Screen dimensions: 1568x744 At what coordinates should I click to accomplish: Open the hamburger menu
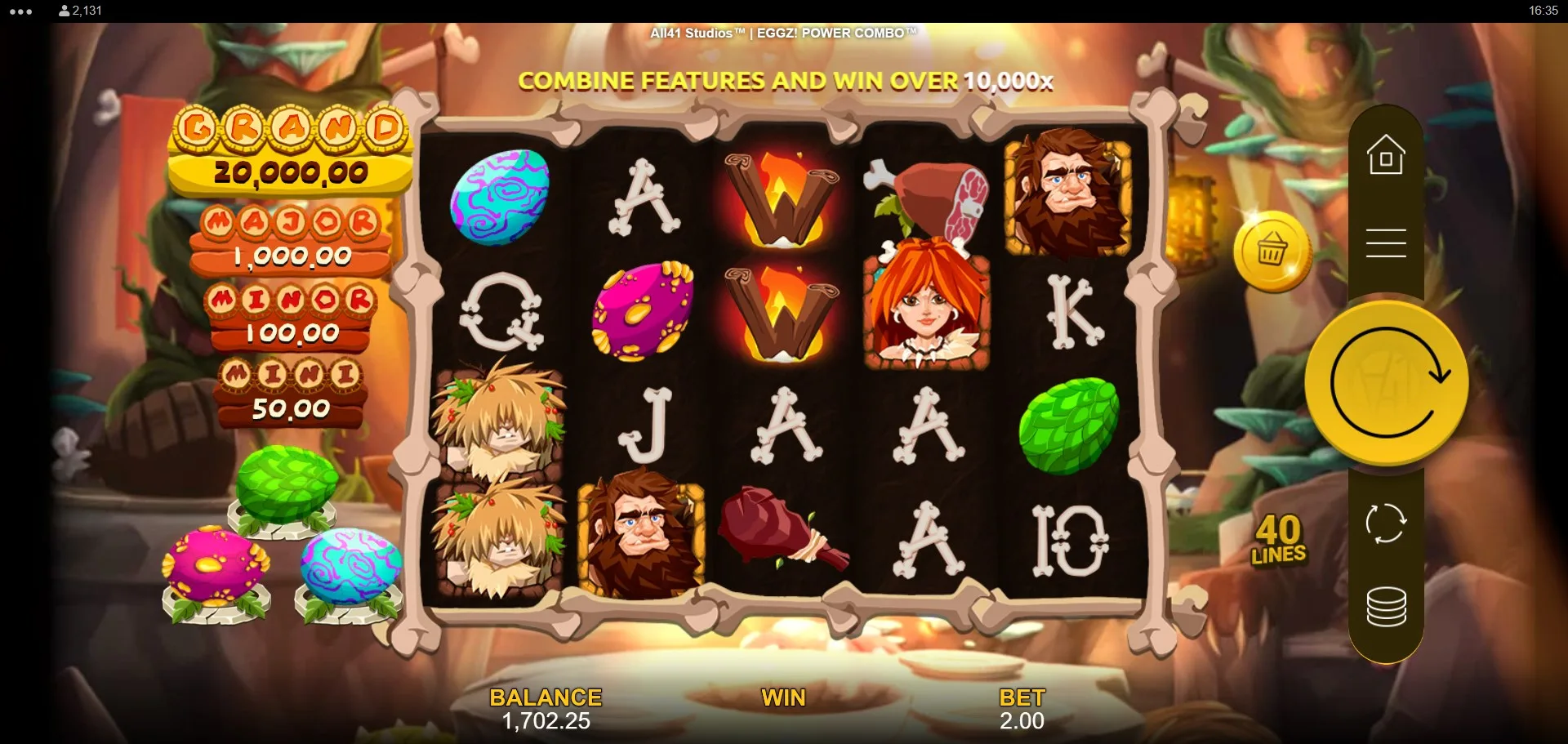(1386, 243)
